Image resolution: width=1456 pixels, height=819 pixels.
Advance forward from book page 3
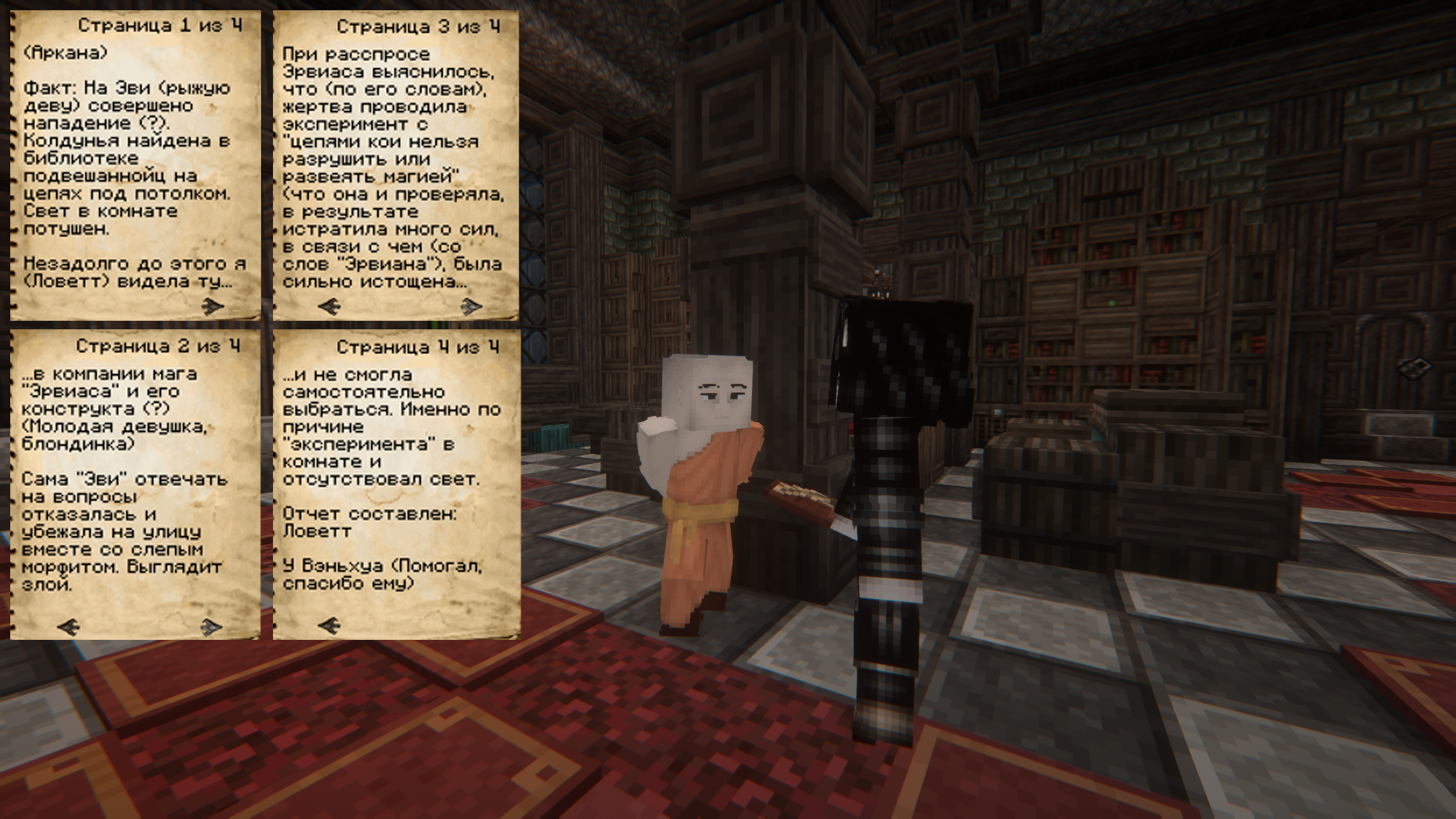pyautogui.click(x=471, y=307)
